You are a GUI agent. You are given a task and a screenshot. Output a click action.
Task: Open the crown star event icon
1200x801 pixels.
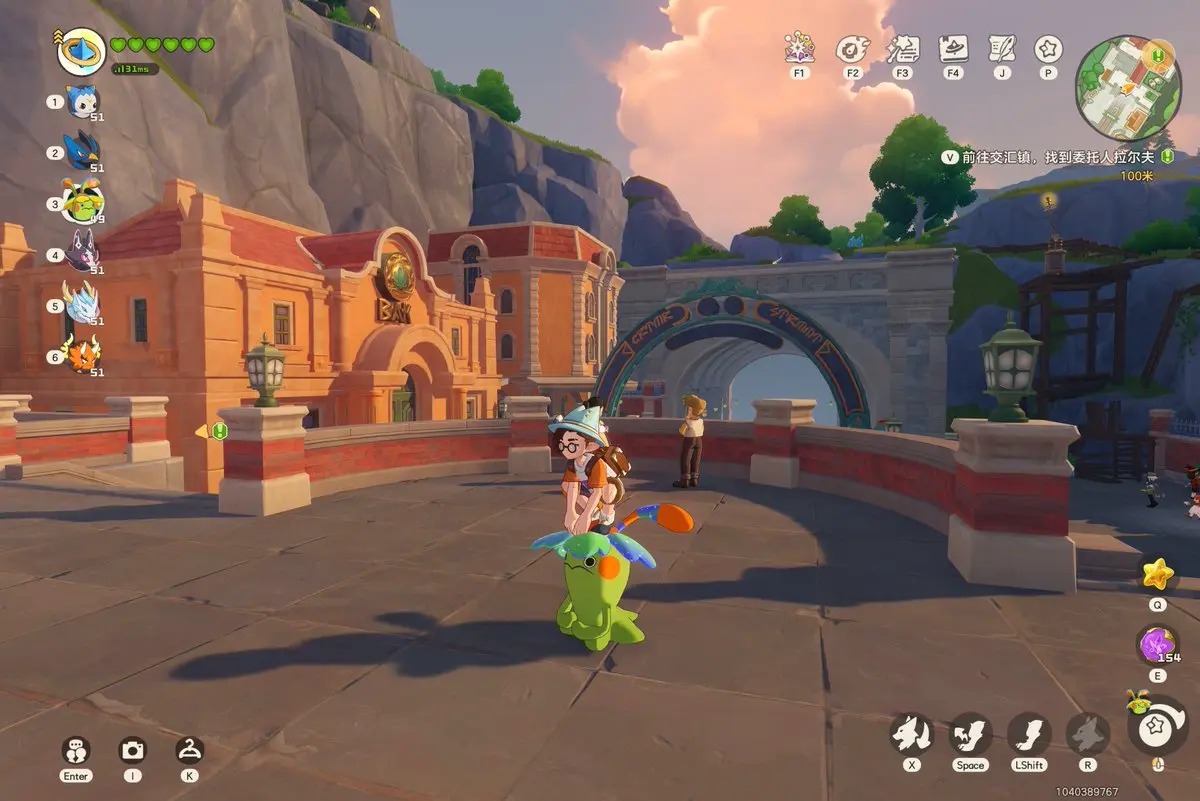[x=799, y=47]
